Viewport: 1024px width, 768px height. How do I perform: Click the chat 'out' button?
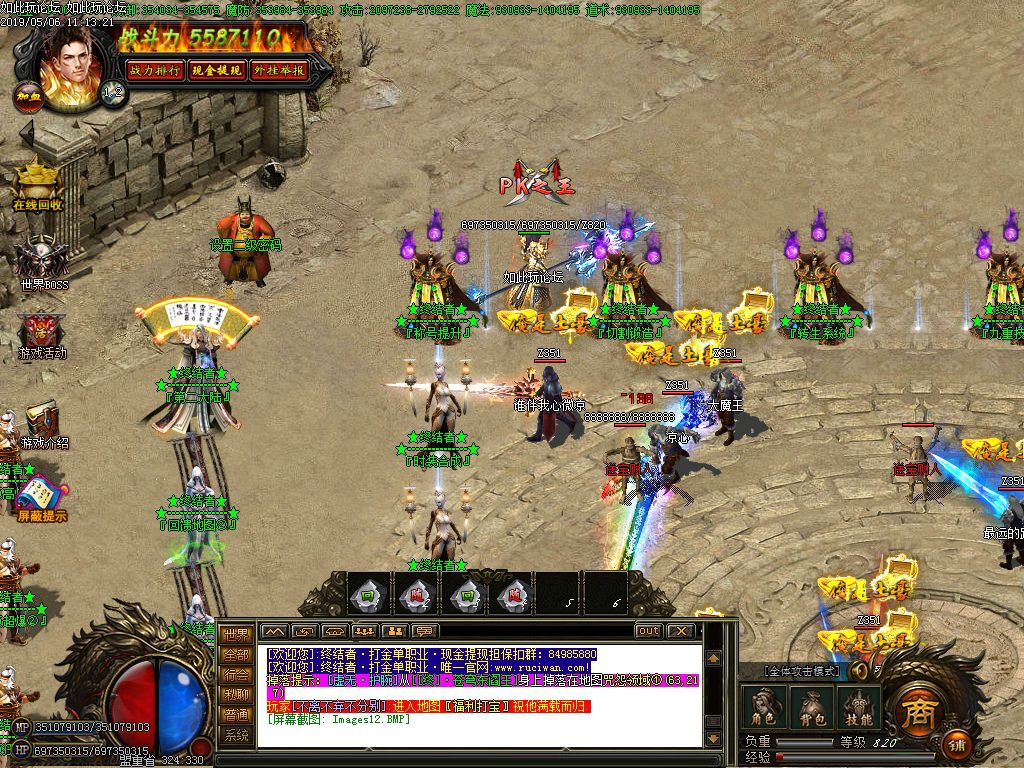coord(649,631)
